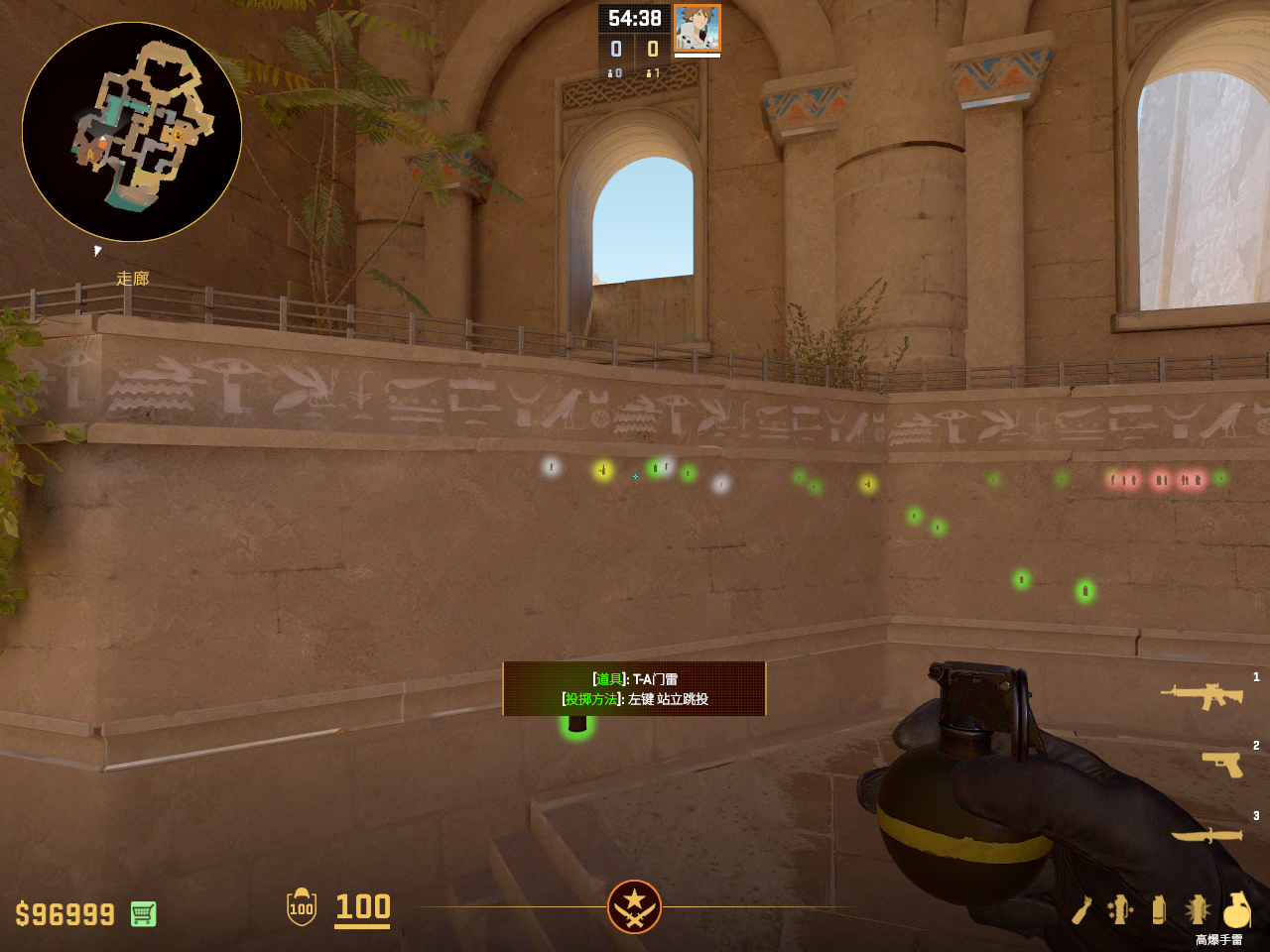Open the buy menu cart icon
1270x952 pixels.
pyautogui.click(x=143, y=913)
